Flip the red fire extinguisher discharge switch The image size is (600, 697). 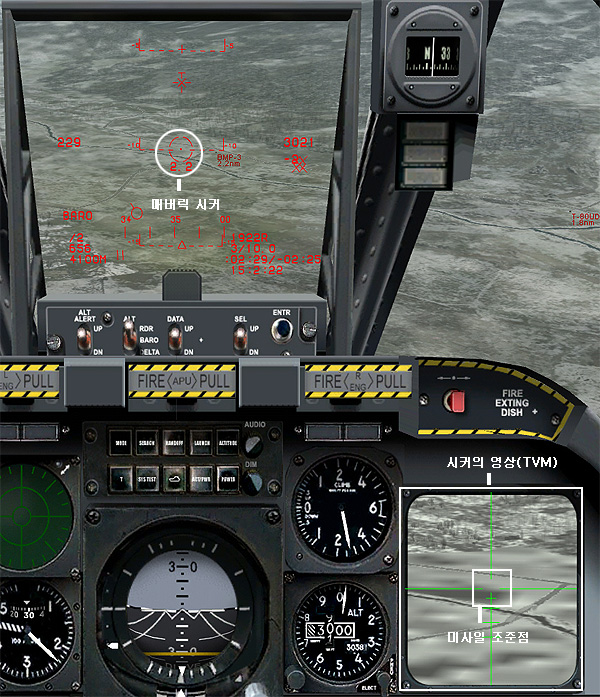coord(458,402)
